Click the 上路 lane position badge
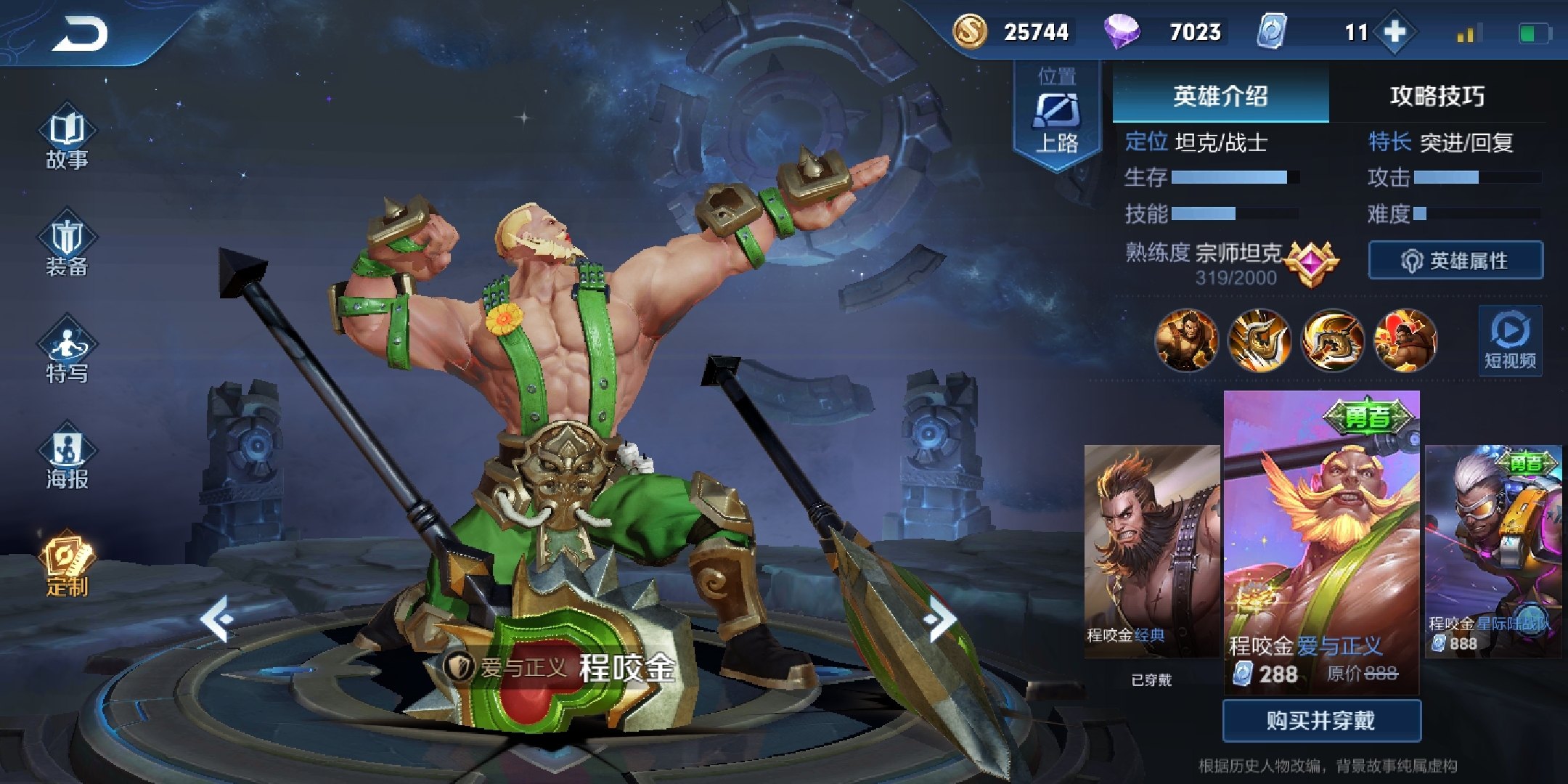The image size is (1568, 784). pos(1056,116)
